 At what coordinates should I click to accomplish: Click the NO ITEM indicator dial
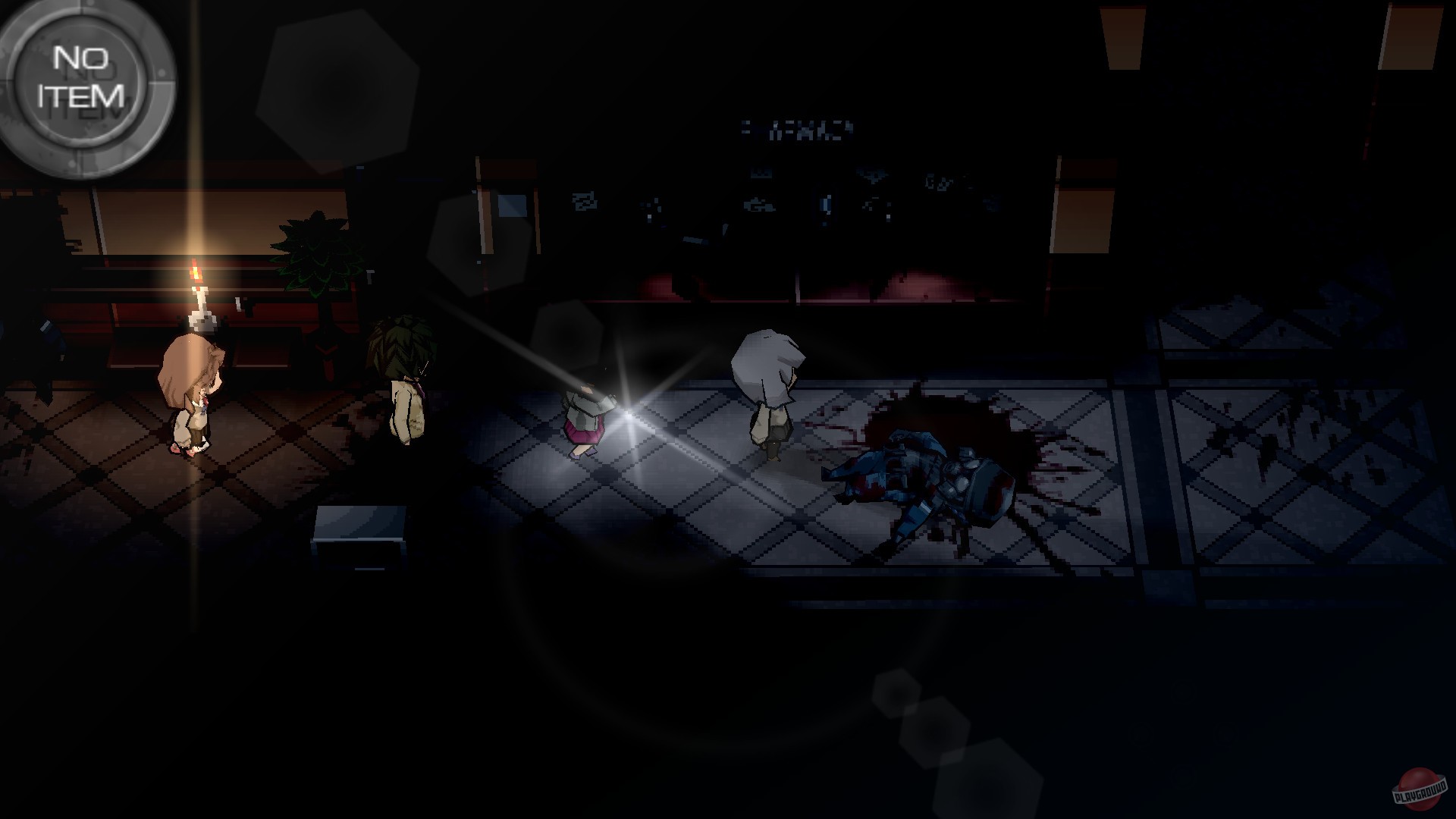click(83, 83)
